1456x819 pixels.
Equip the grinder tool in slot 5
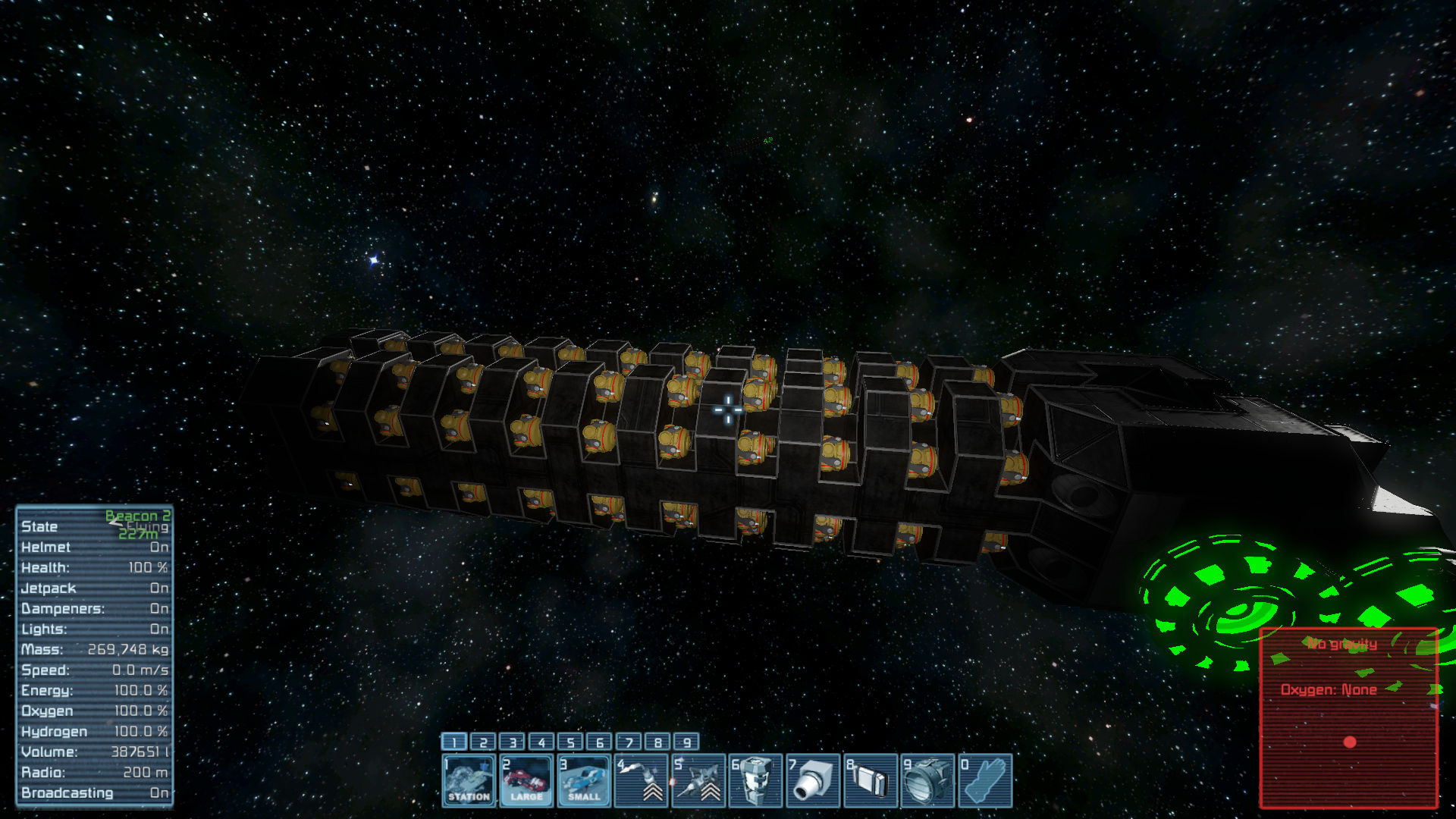[x=699, y=780]
